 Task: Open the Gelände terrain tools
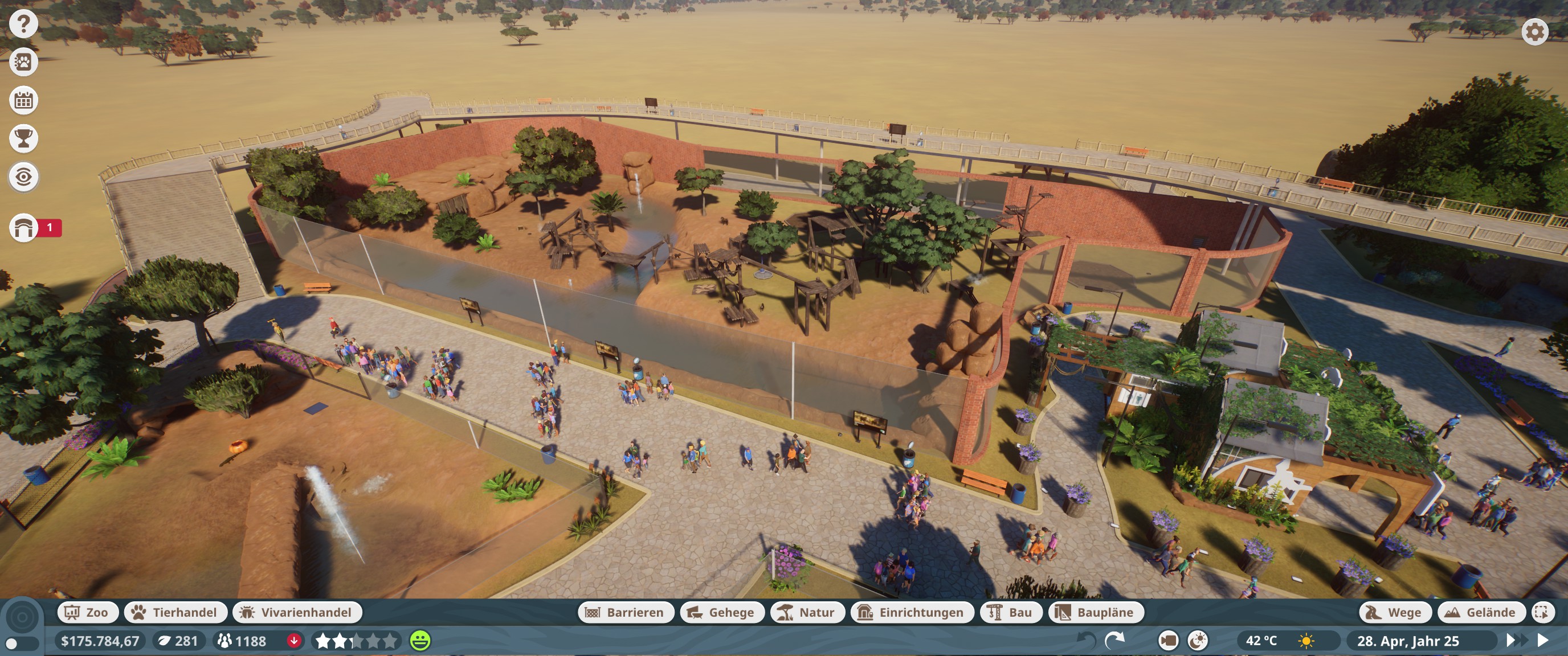1481,612
